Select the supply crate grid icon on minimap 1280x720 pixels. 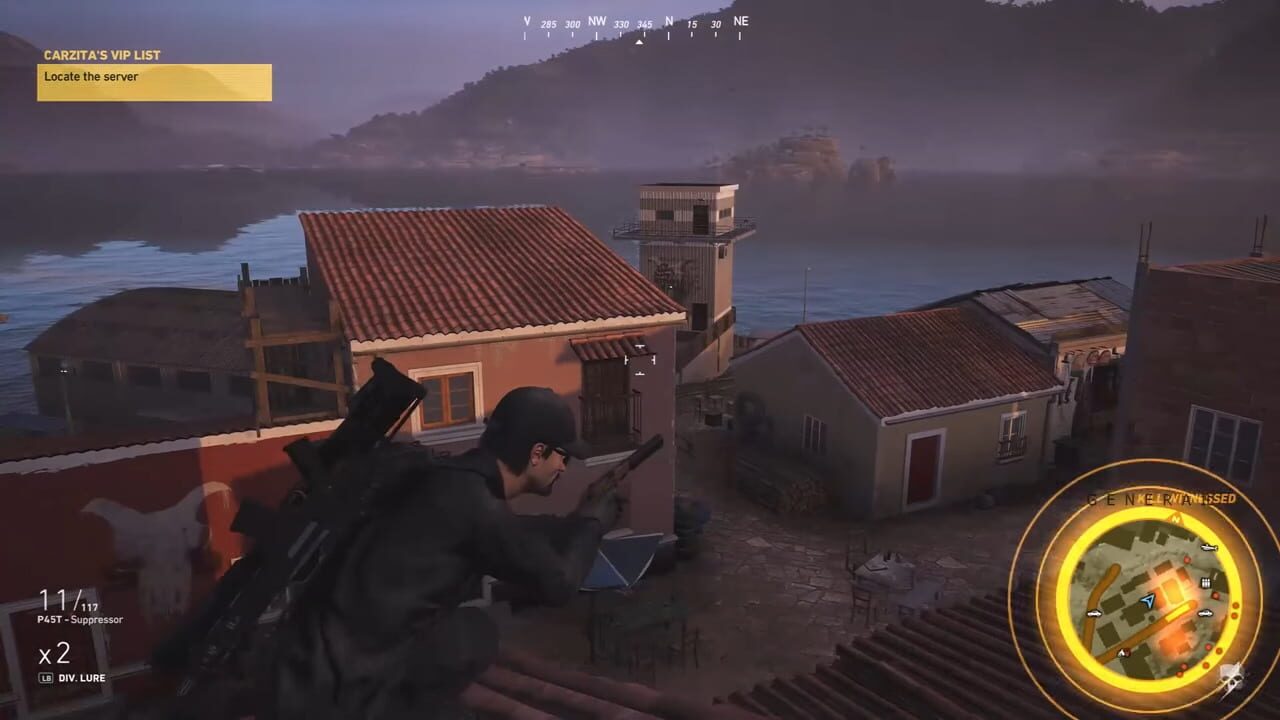(1205, 582)
